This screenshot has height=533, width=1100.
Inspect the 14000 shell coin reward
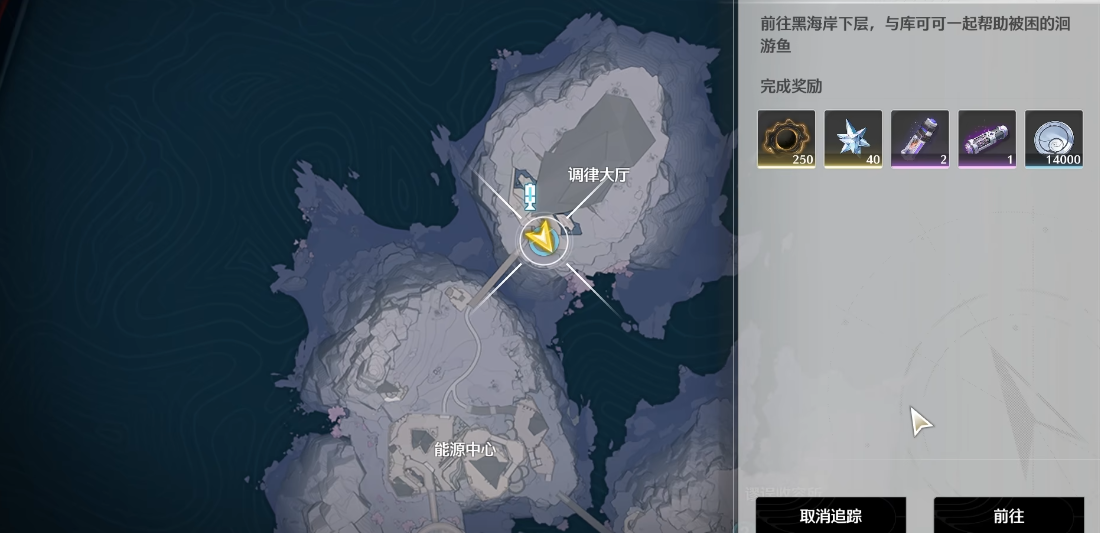1053,138
